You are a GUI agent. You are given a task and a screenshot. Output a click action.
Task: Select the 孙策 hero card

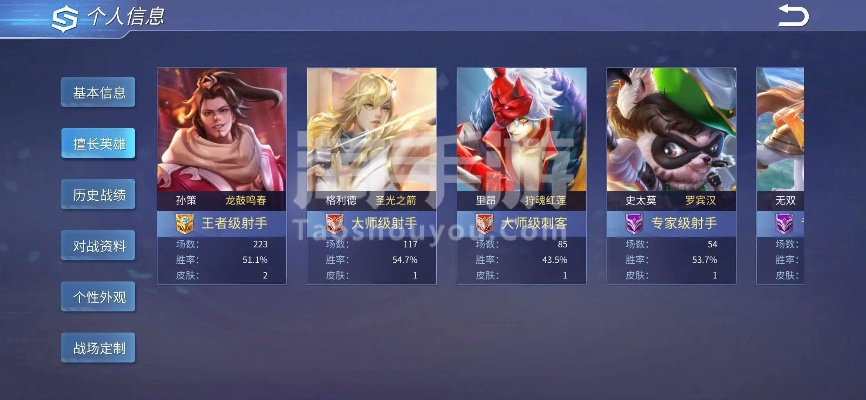(x=222, y=175)
